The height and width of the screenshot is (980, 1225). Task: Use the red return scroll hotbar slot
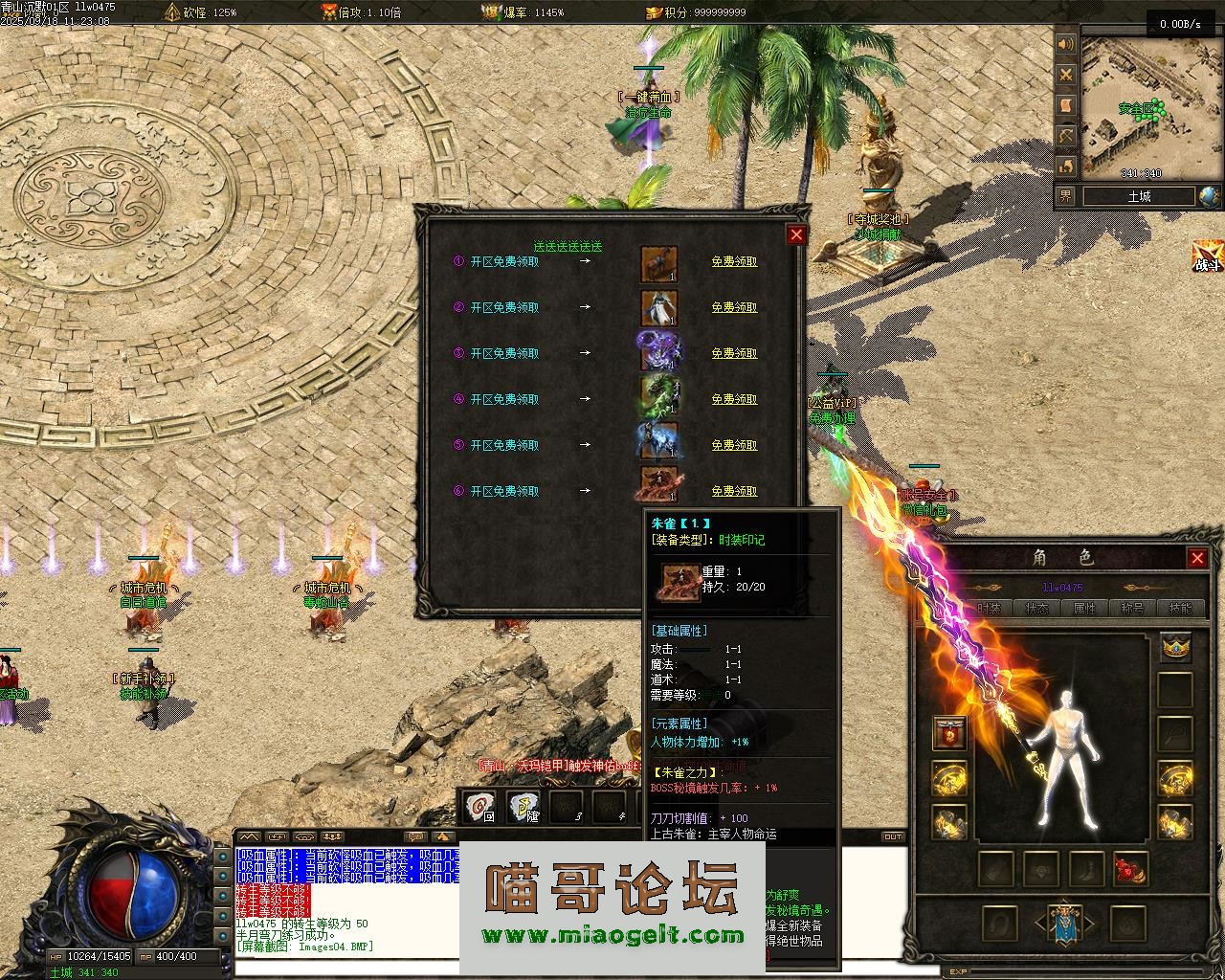pos(479,808)
